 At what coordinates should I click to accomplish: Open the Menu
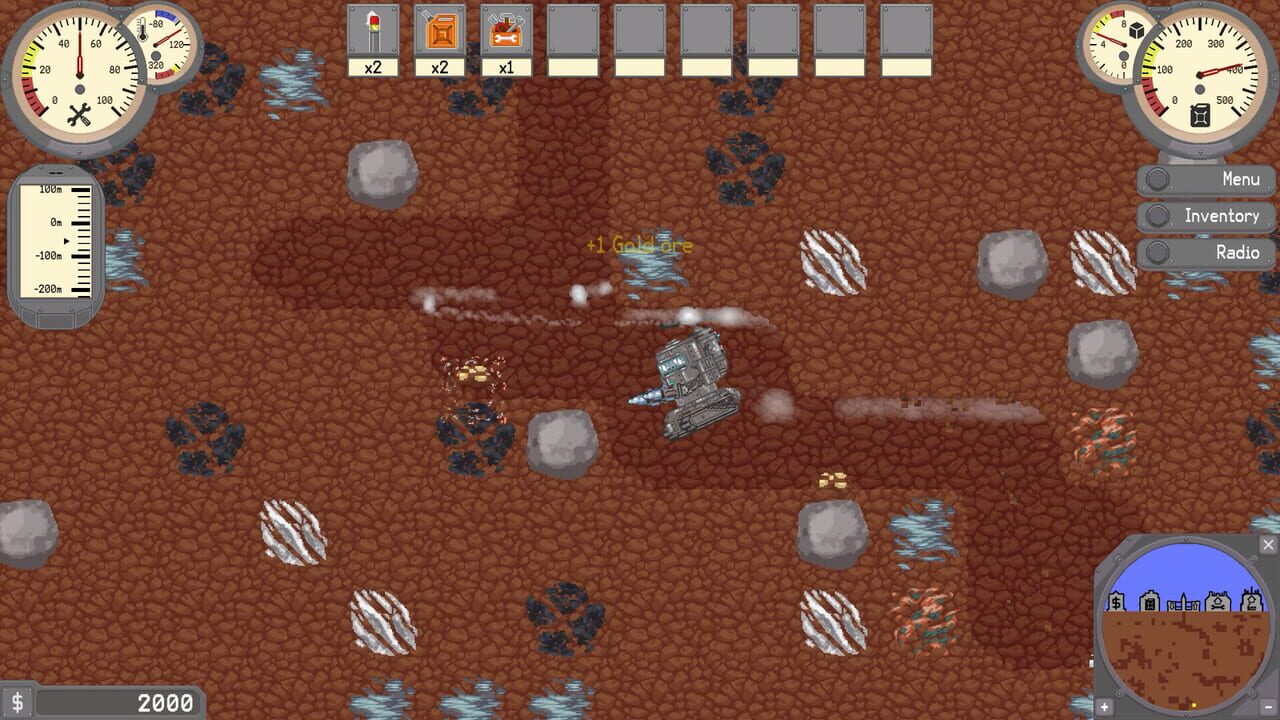1205,179
